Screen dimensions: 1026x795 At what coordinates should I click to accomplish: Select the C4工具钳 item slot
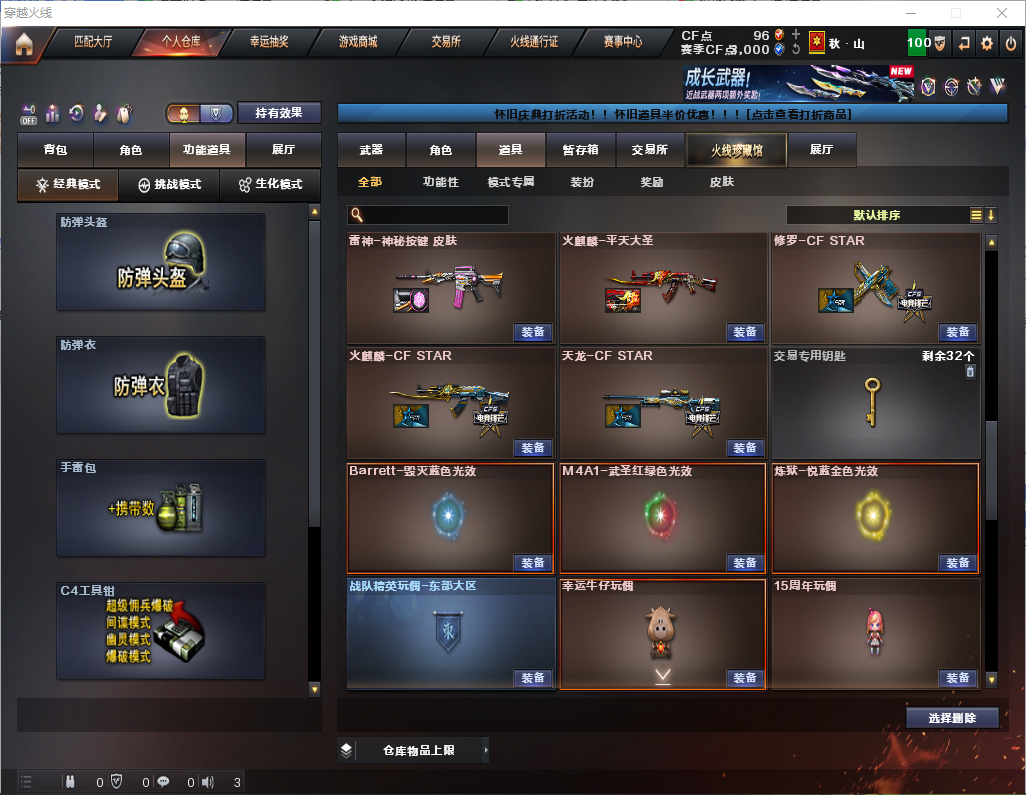[x=161, y=629]
